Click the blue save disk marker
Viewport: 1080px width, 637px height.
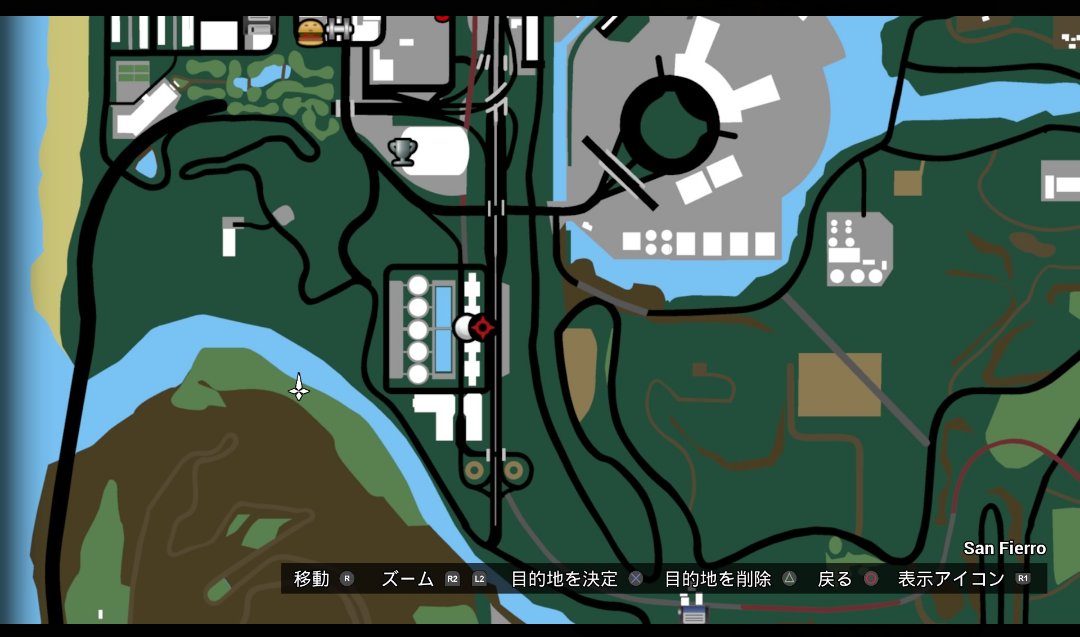click(692, 607)
